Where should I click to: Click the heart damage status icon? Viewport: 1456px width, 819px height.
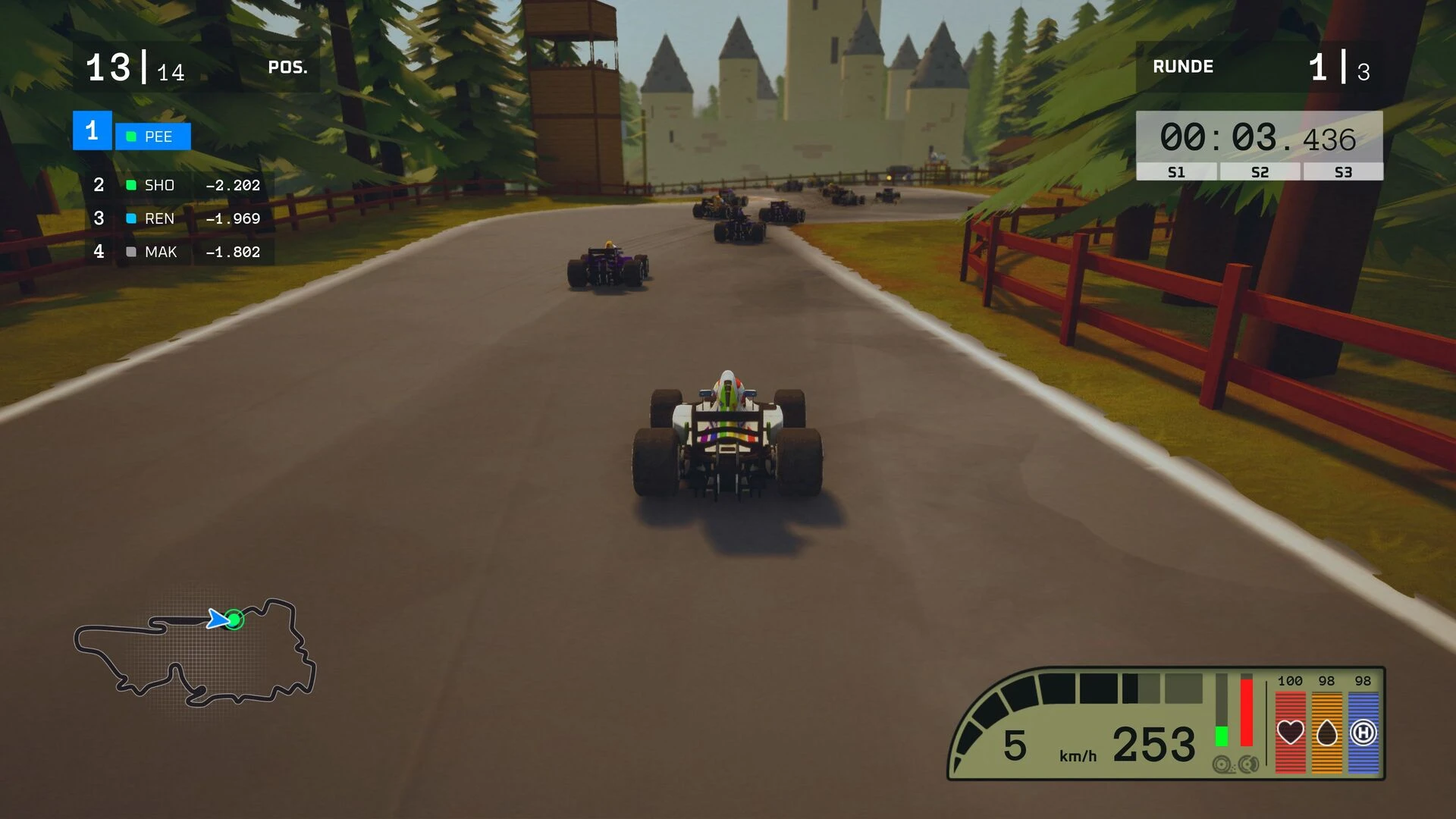tap(1290, 733)
